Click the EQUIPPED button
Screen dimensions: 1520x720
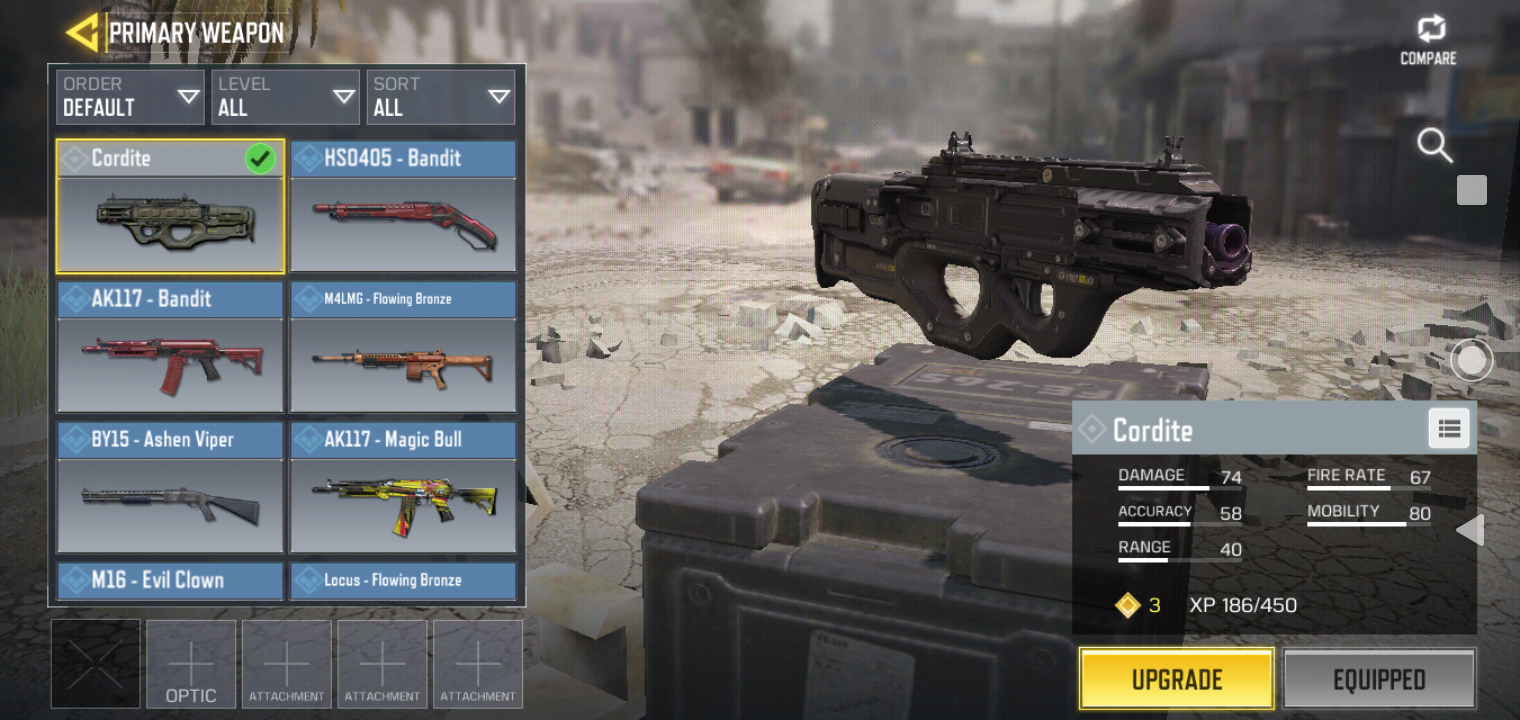[1379, 678]
